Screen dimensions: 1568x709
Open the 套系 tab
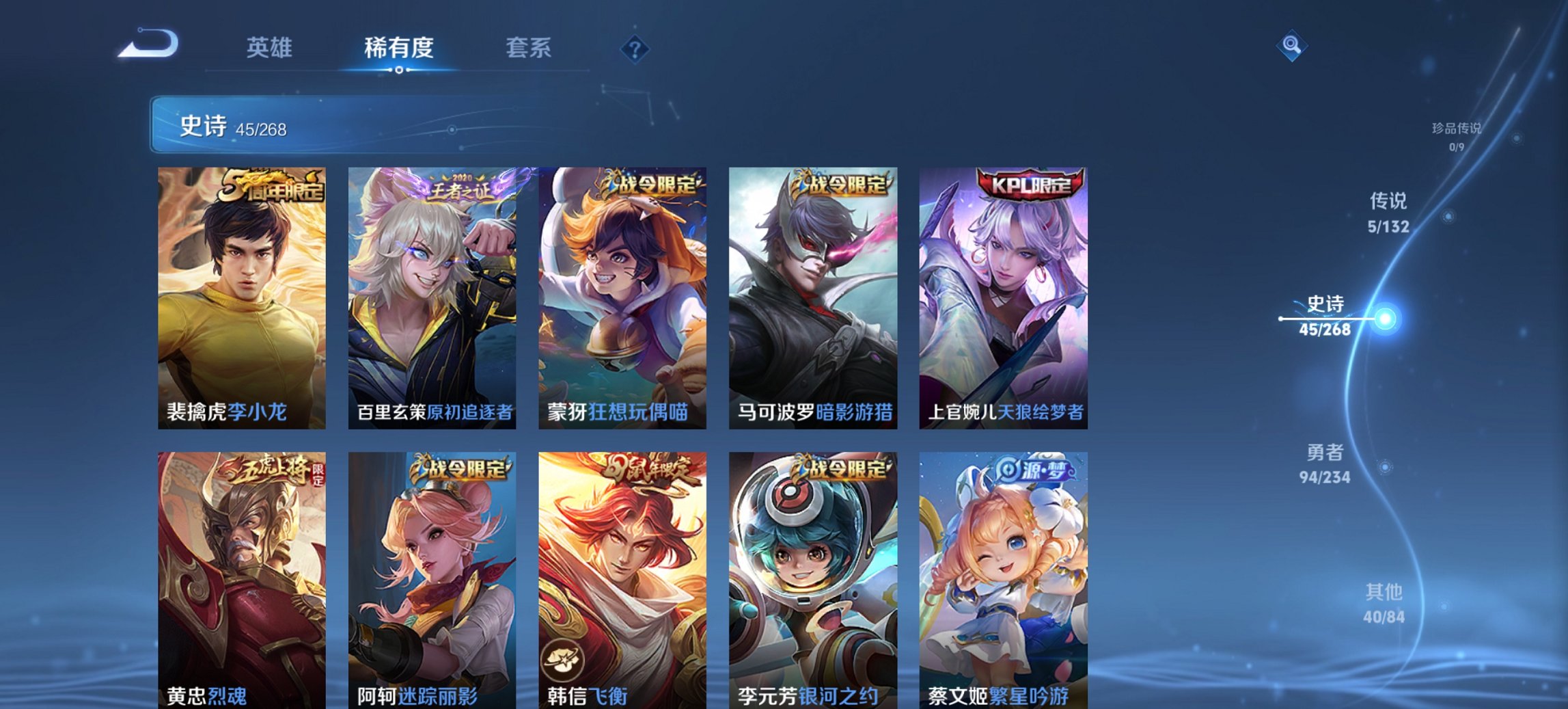pyautogui.click(x=528, y=48)
